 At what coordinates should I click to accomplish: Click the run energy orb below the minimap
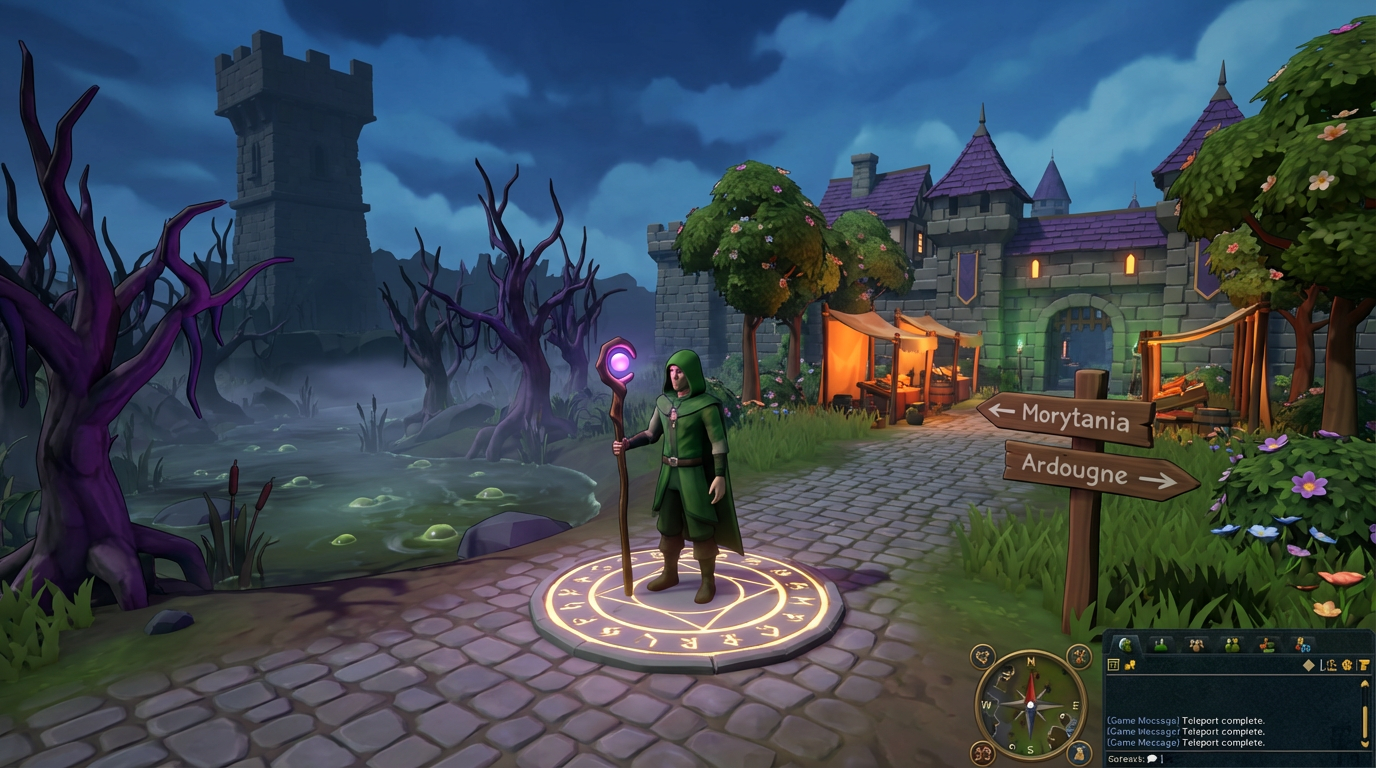[x=982, y=752]
